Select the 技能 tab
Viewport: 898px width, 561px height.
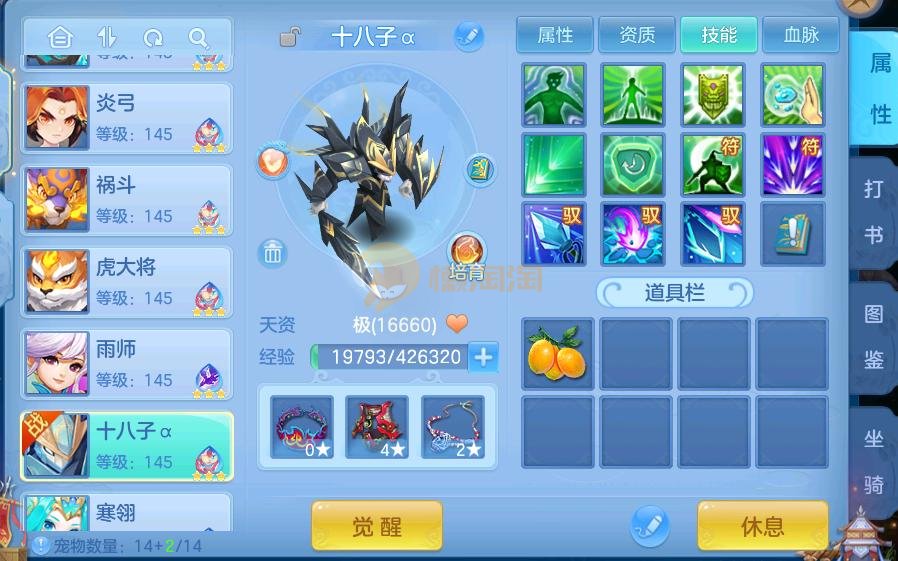point(719,36)
